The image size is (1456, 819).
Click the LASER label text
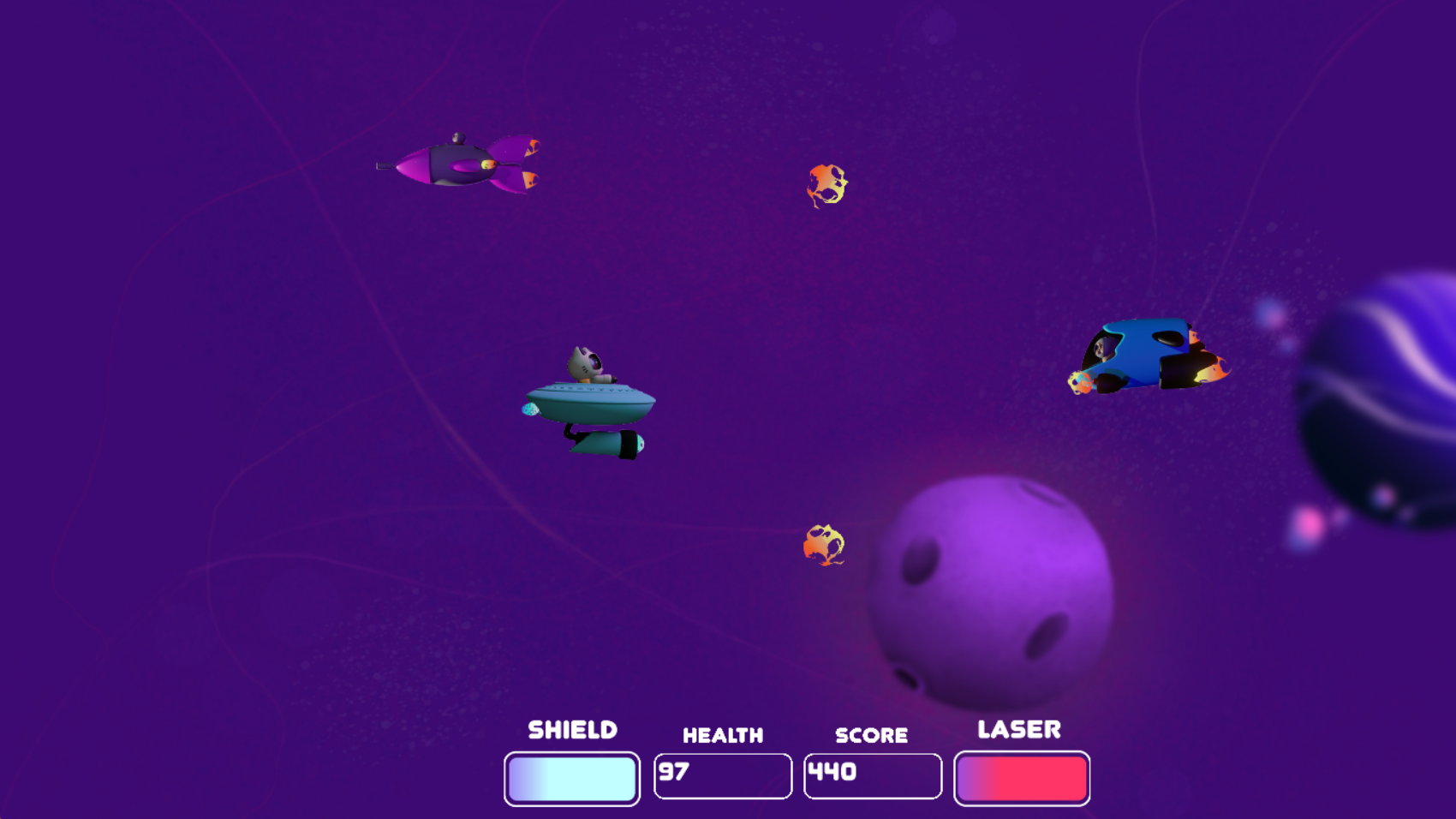(1019, 729)
